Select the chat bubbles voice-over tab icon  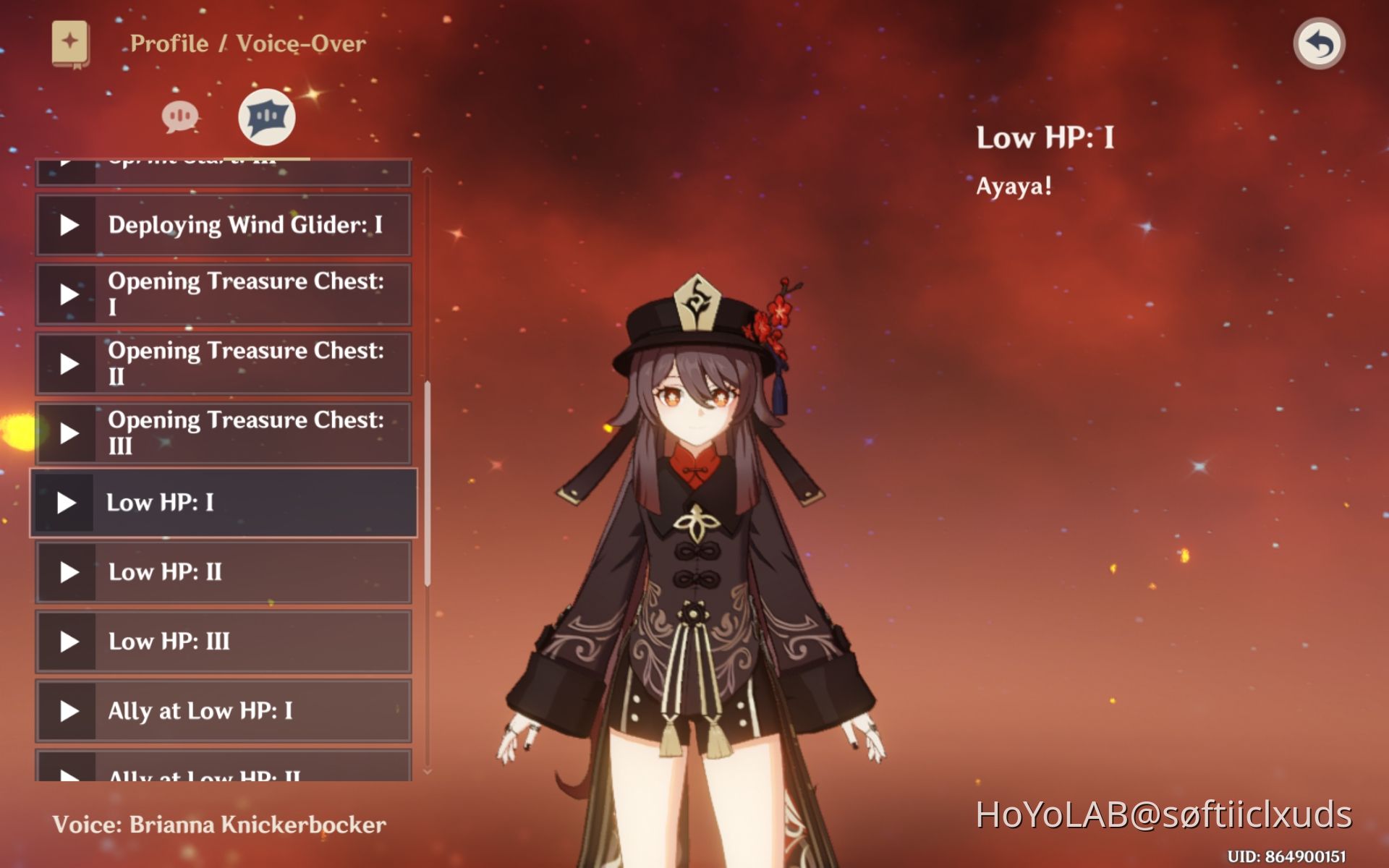[181, 117]
